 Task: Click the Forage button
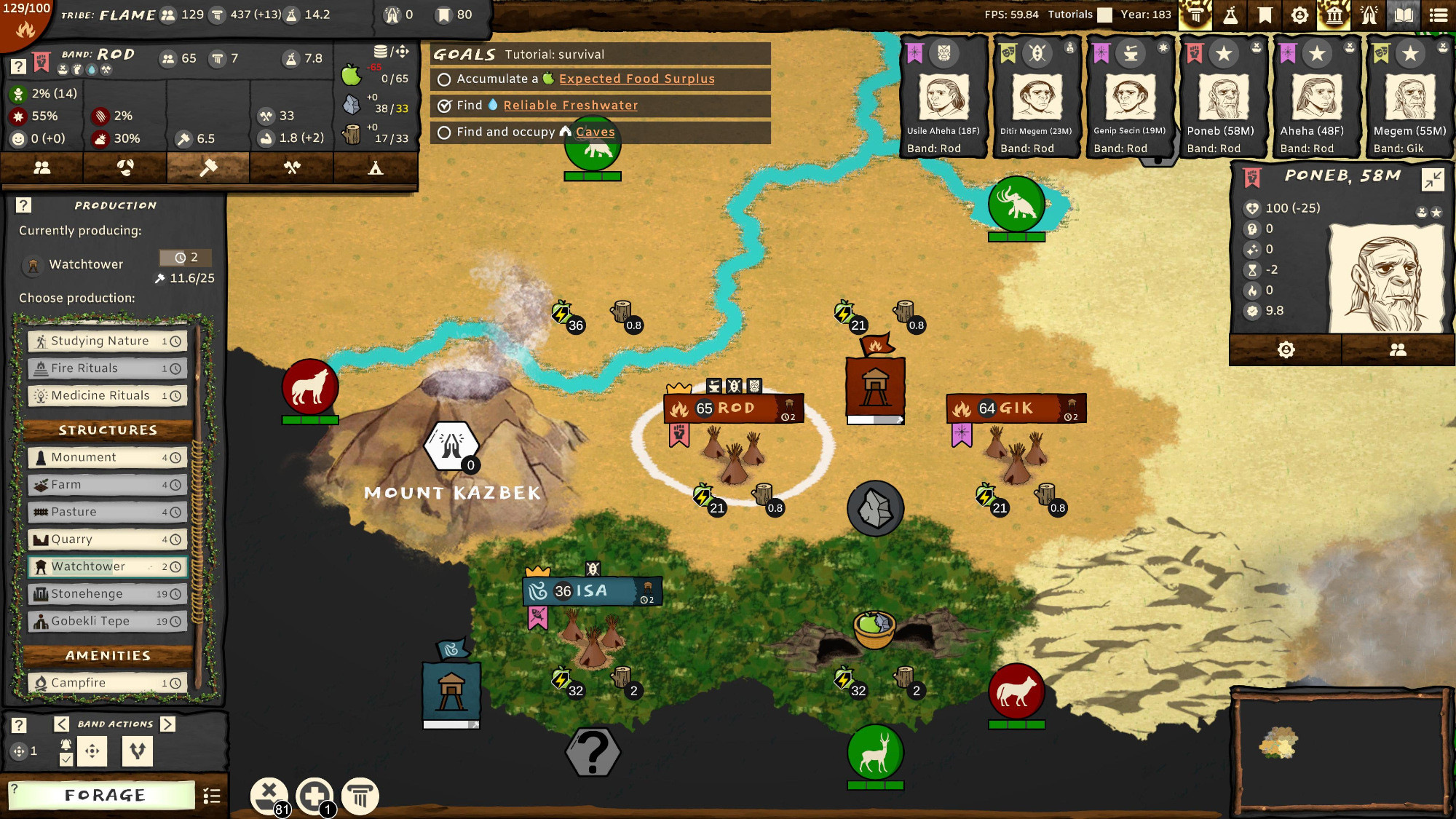pos(104,795)
